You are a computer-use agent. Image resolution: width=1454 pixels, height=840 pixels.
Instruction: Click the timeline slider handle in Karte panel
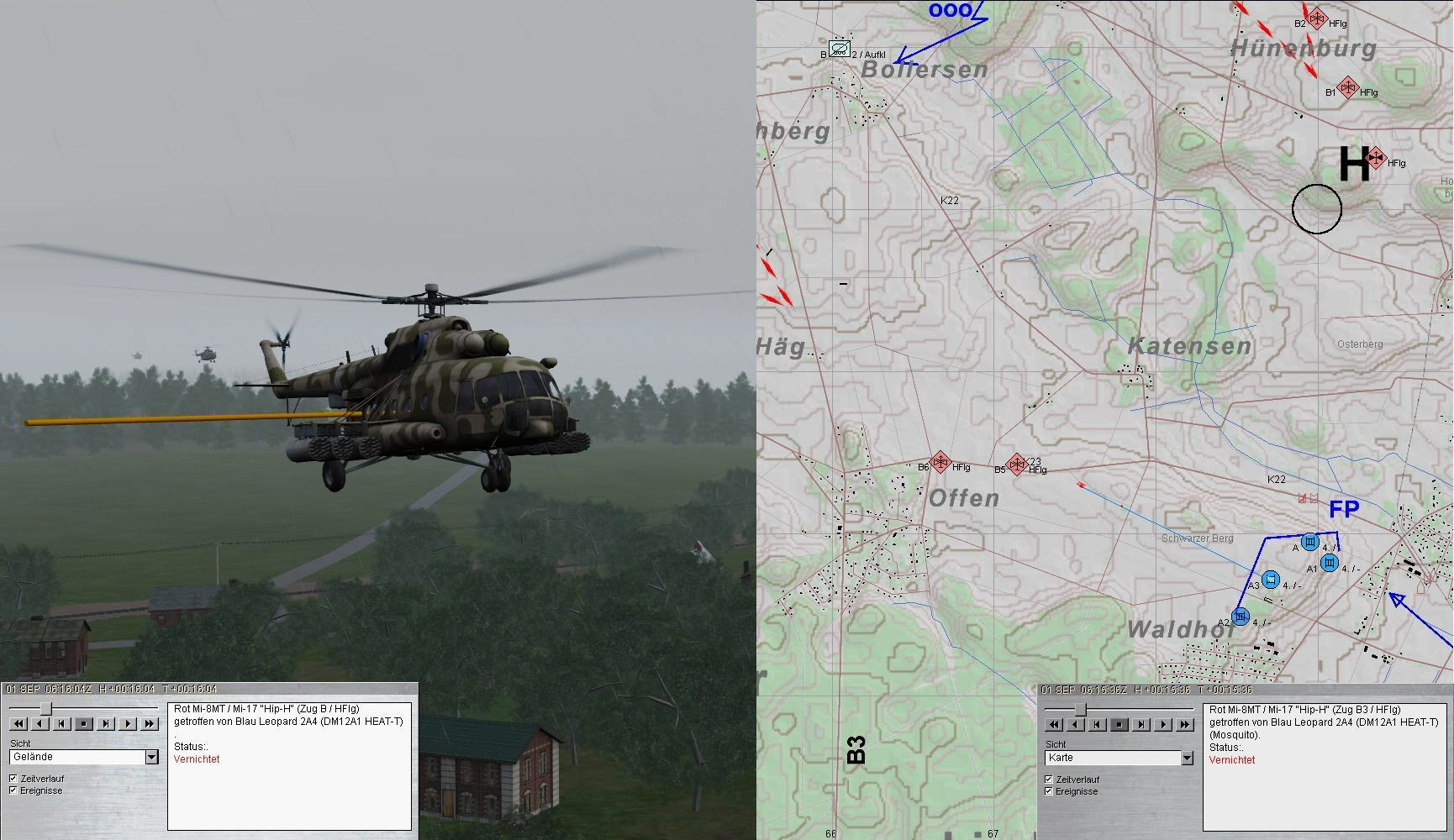pyautogui.click(x=1081, y=710)
